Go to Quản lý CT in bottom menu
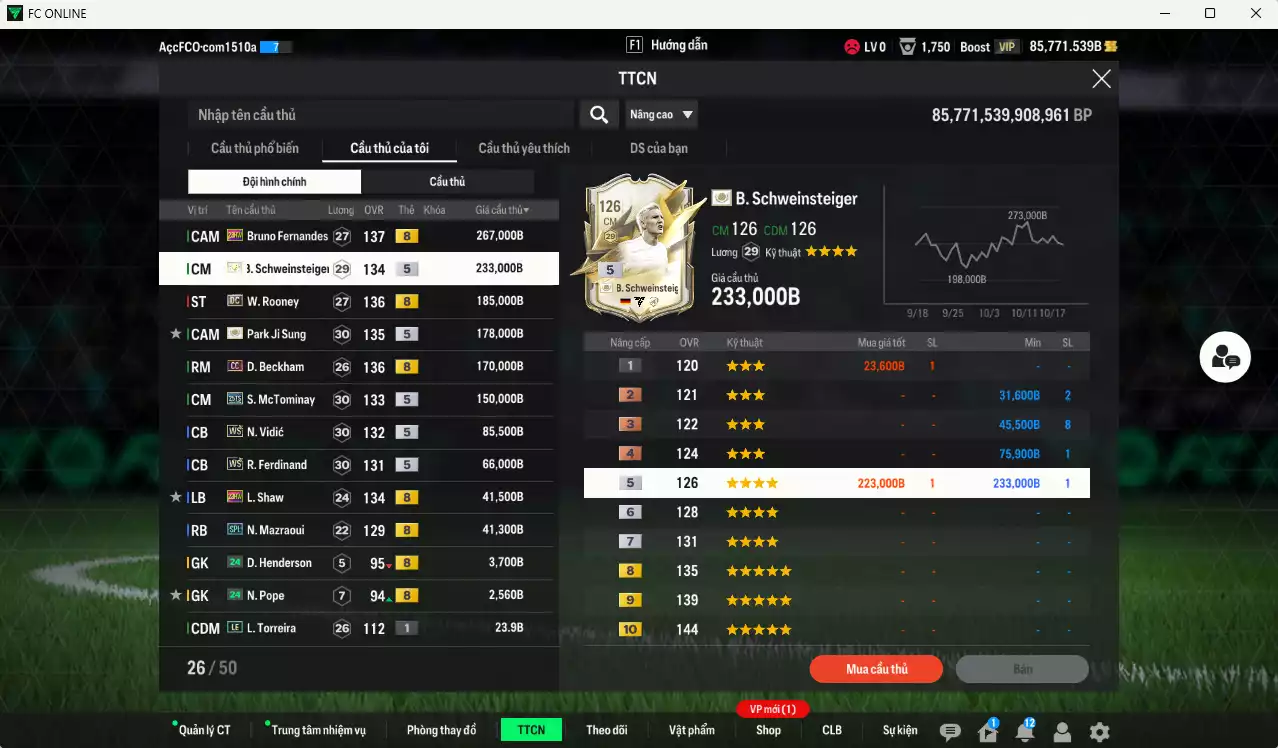Image resolution: width=1278 pixels, height=748 pixels. (204, 730)
